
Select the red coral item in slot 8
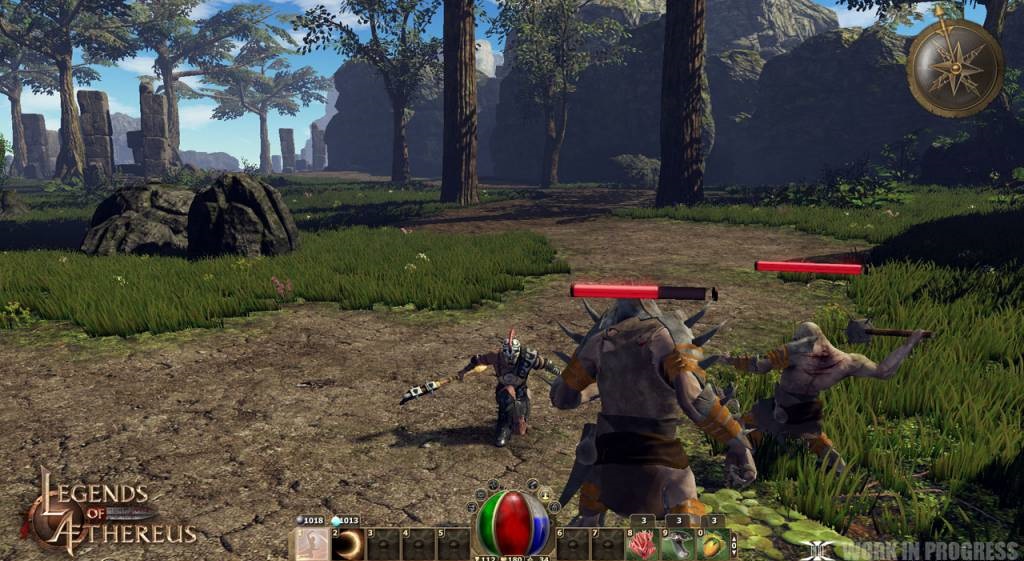[642, 545]
